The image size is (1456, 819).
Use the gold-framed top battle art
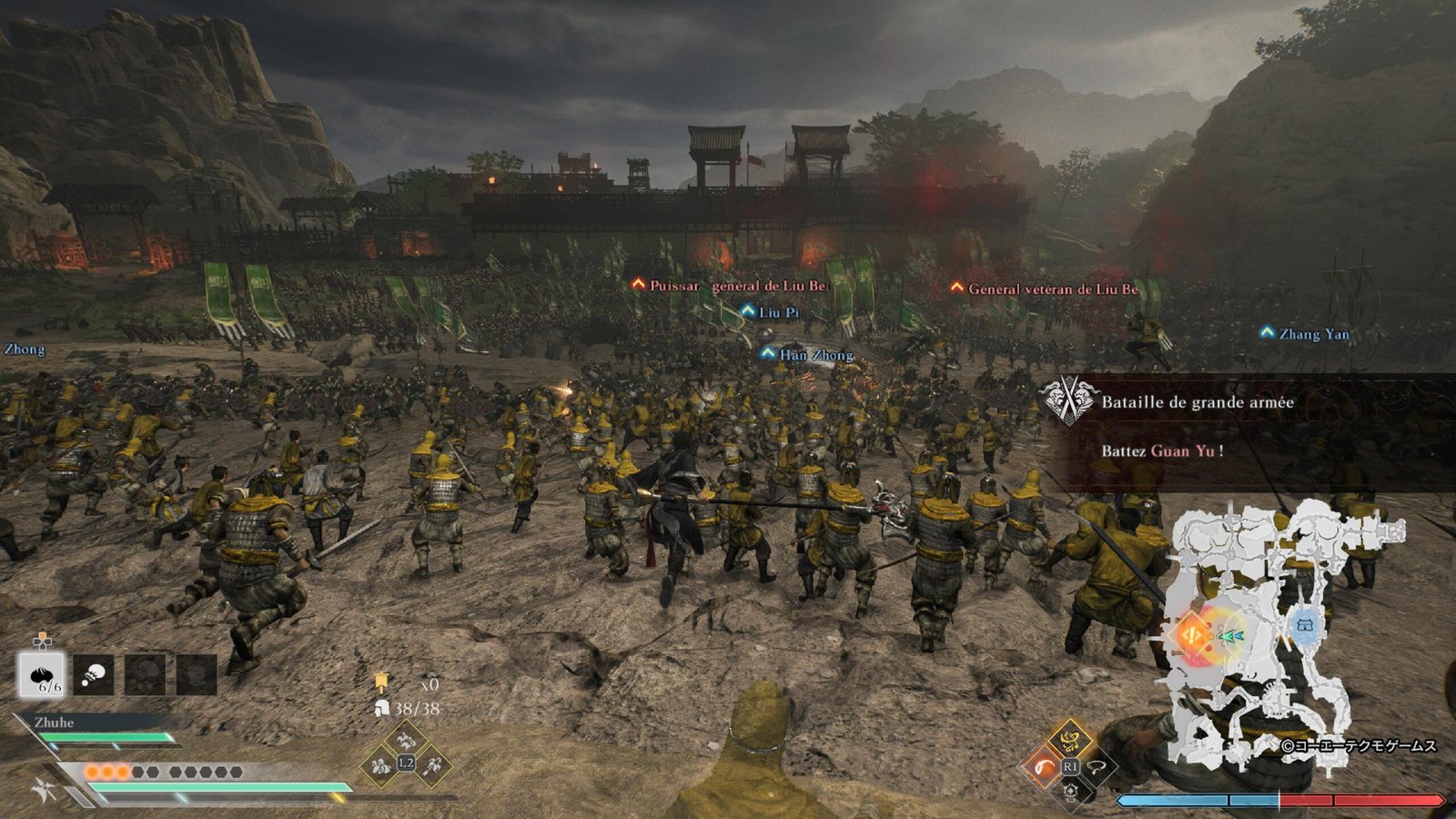(x=1071, y=739)
